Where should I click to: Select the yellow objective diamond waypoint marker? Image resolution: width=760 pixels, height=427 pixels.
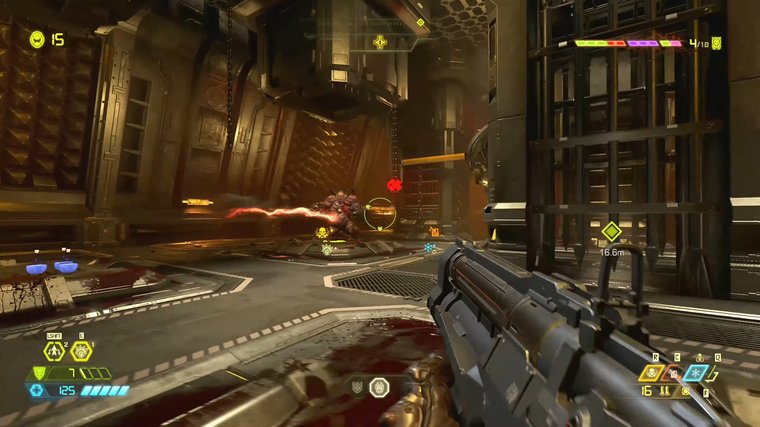[x=611, y=231]
